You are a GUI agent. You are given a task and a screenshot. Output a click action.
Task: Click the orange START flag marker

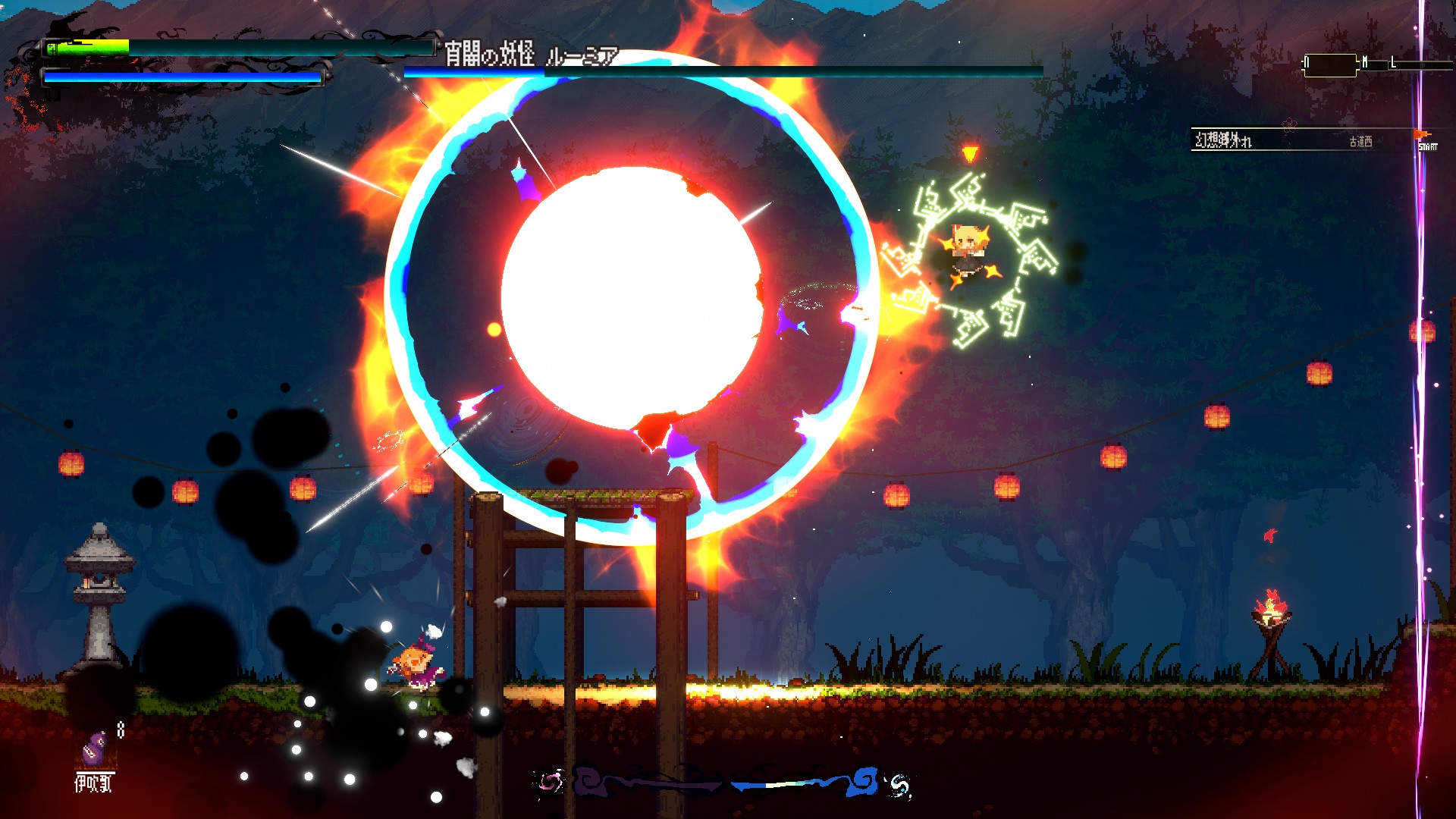coord(1423,136)
